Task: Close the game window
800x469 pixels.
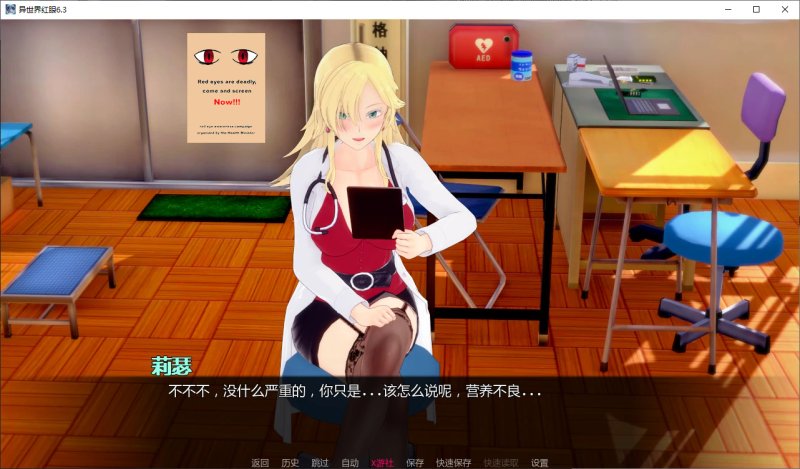Action: [784, 9]
